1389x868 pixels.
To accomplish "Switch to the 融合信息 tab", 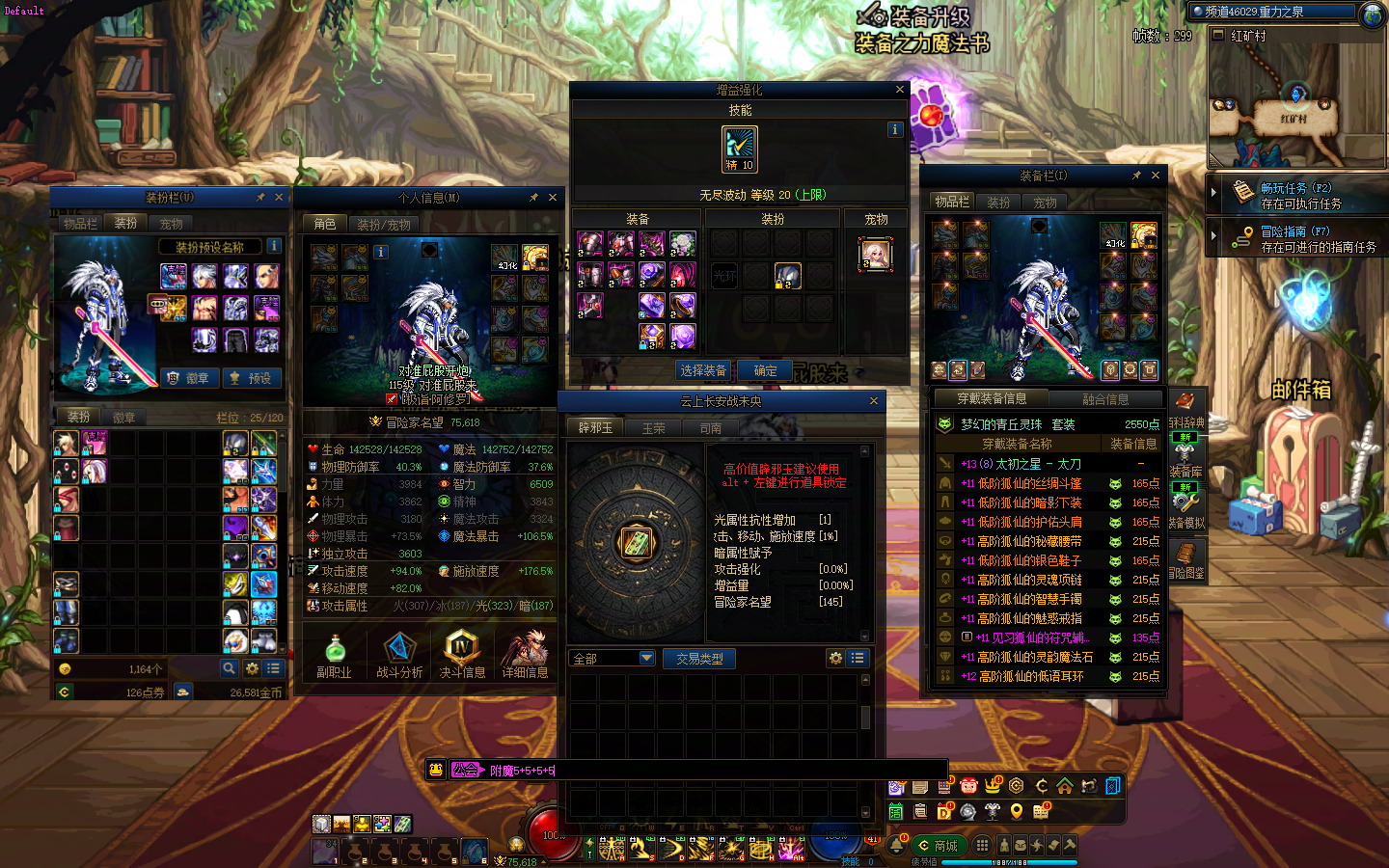I will click(1105, 399).
